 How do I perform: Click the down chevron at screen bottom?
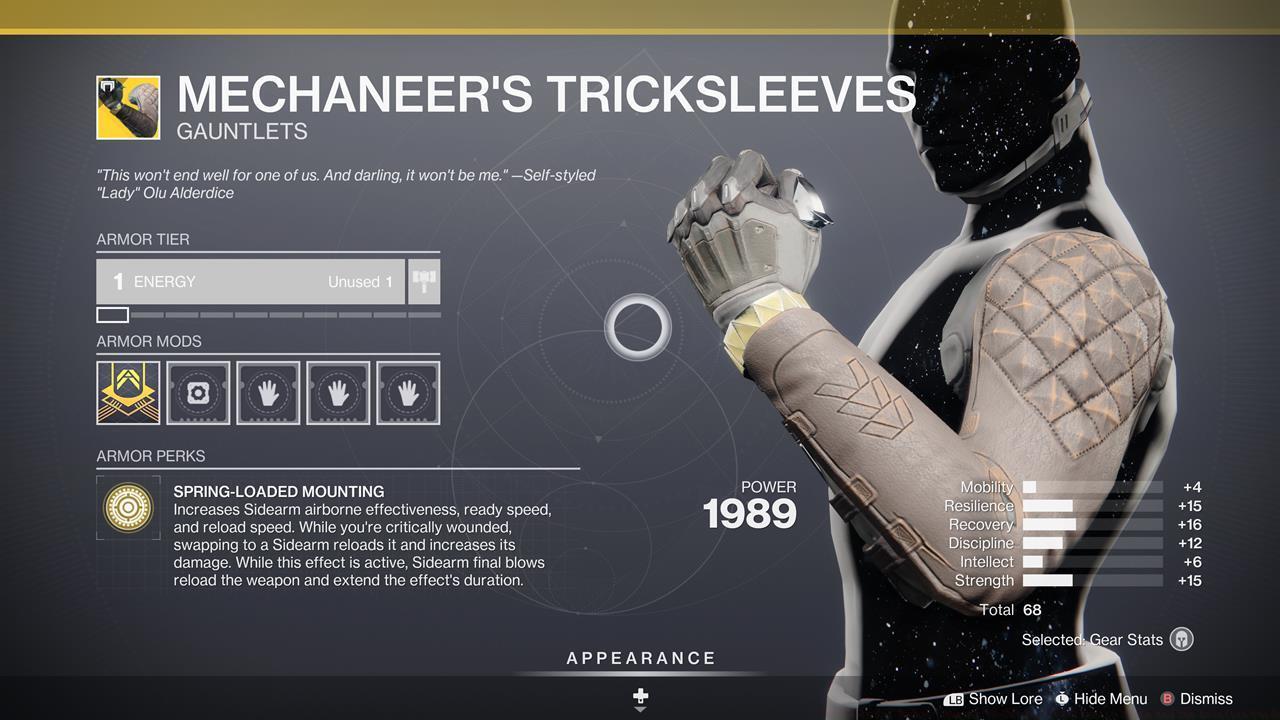639,708
